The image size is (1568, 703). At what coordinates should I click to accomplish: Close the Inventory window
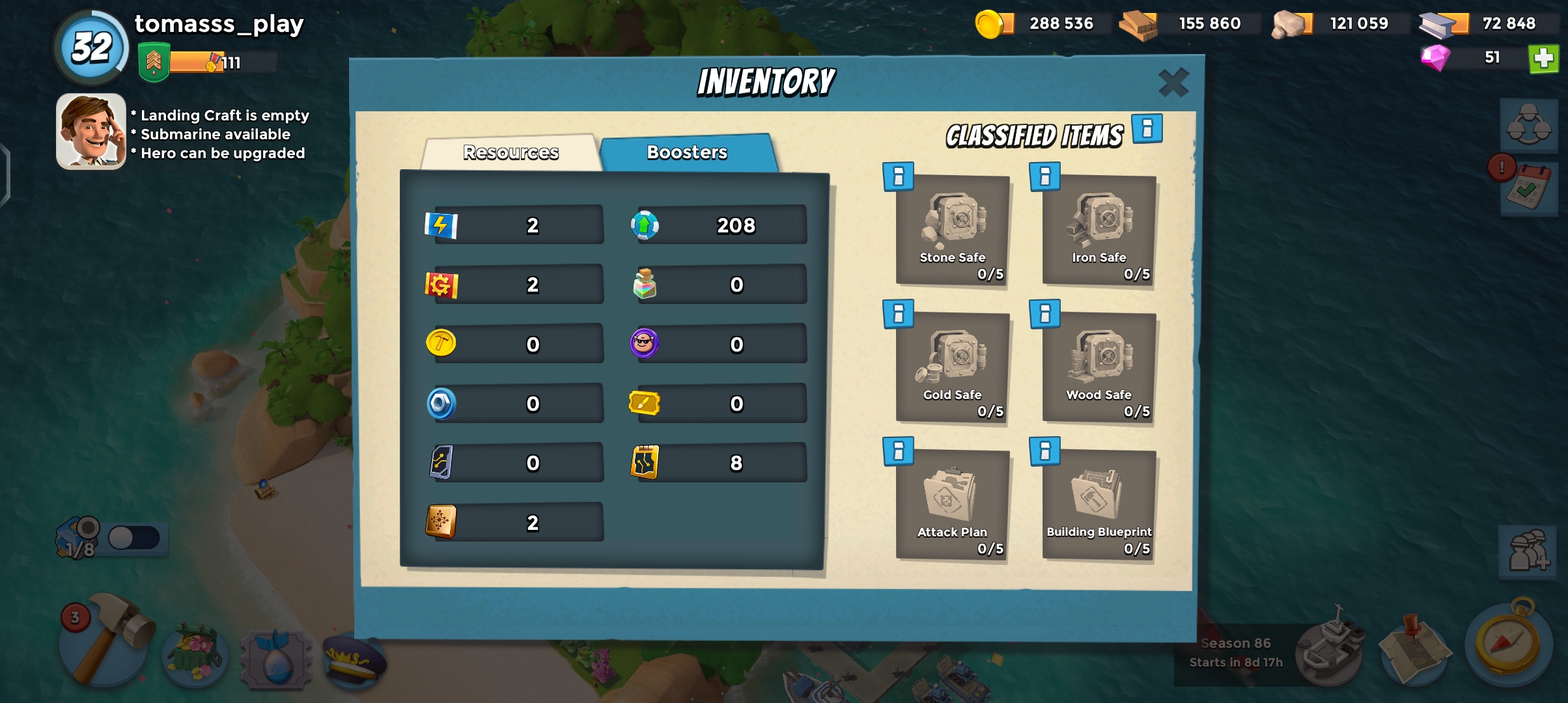coord(1173,83)
